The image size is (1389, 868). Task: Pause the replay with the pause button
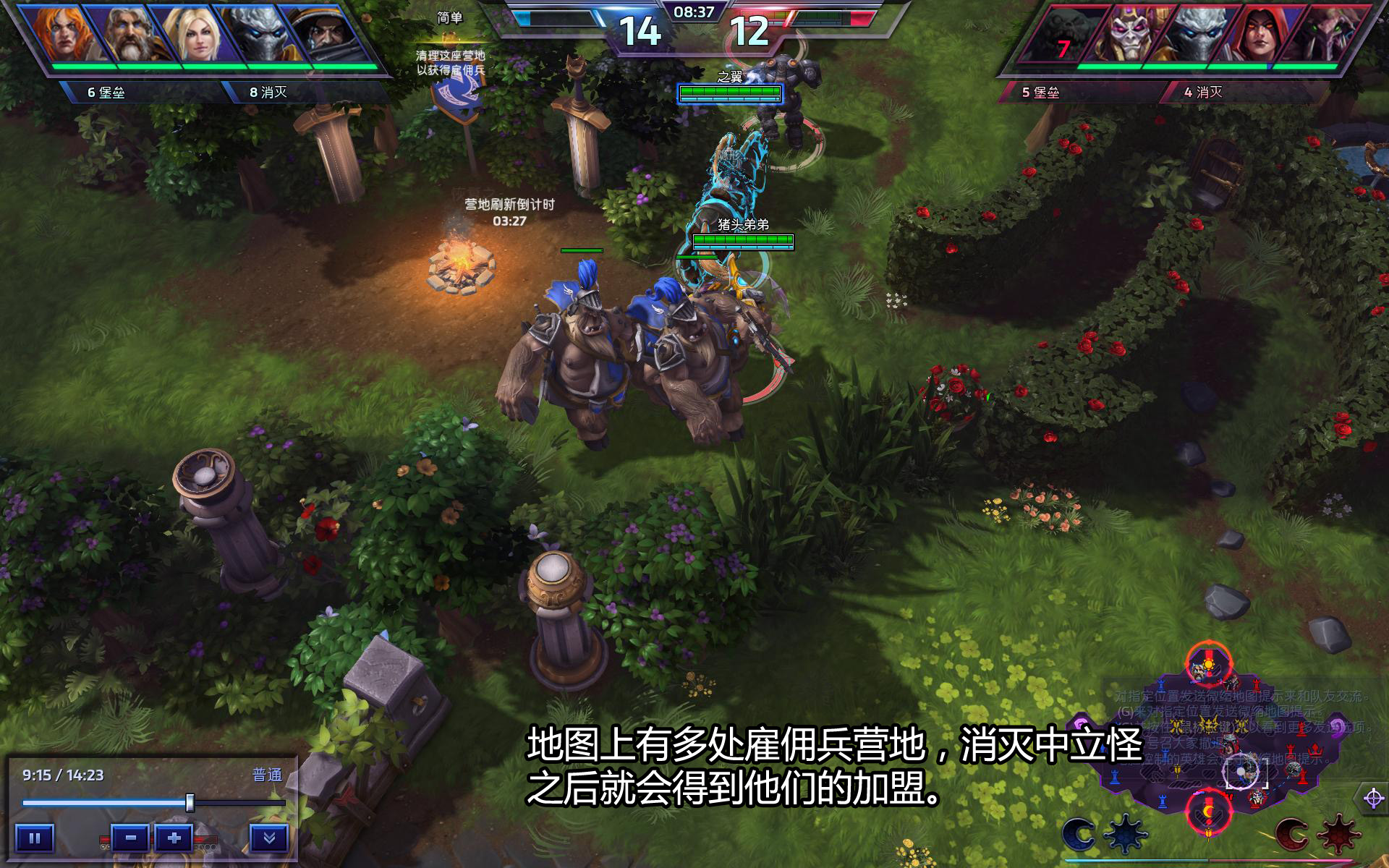tap(35, 839)
